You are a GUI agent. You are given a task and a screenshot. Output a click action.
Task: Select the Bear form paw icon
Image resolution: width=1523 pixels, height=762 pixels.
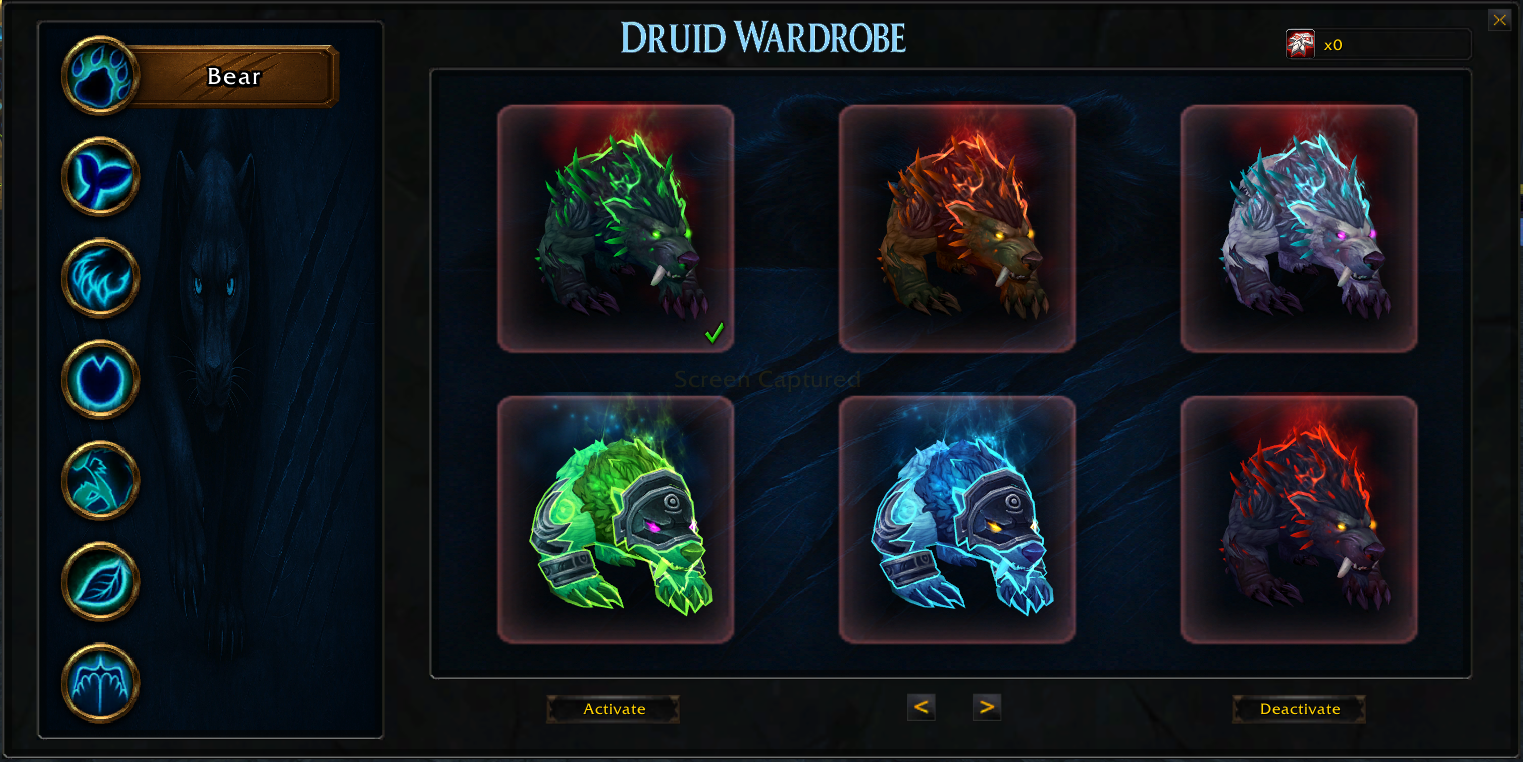[100, 75]
